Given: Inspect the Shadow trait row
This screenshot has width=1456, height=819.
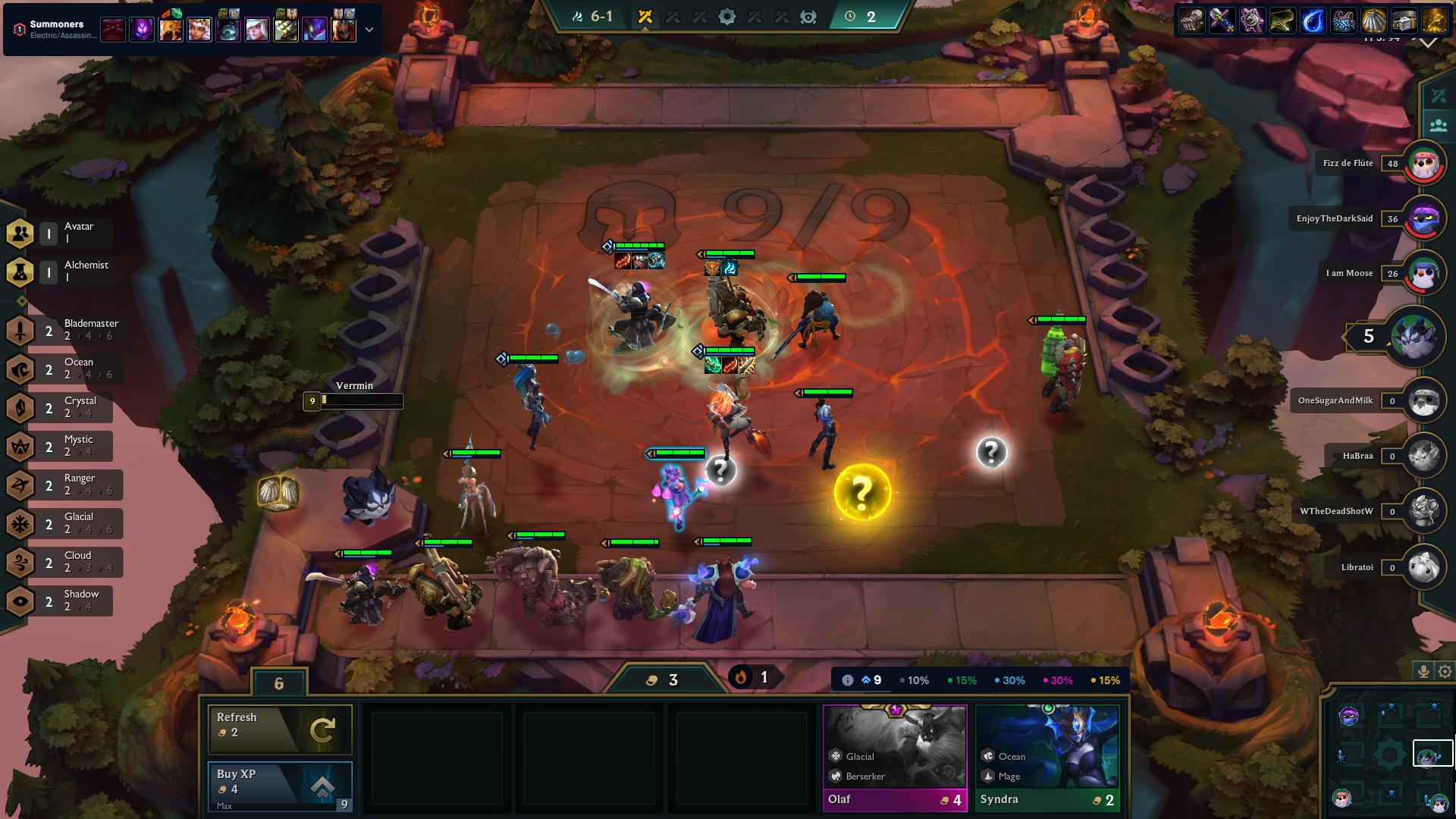Looking at the screenshot, I should click(x=64, y=601).
